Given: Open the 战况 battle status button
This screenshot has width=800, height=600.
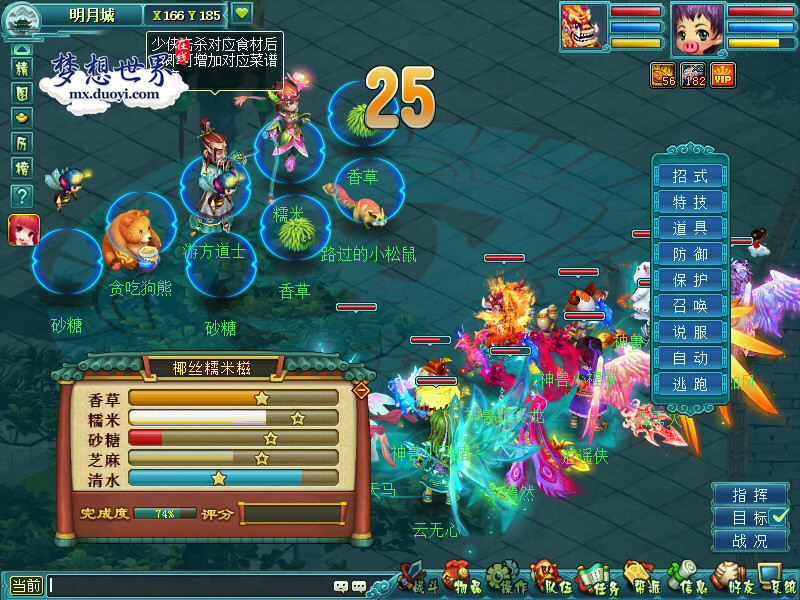Looking at the screenshot, I should point(750,541).
